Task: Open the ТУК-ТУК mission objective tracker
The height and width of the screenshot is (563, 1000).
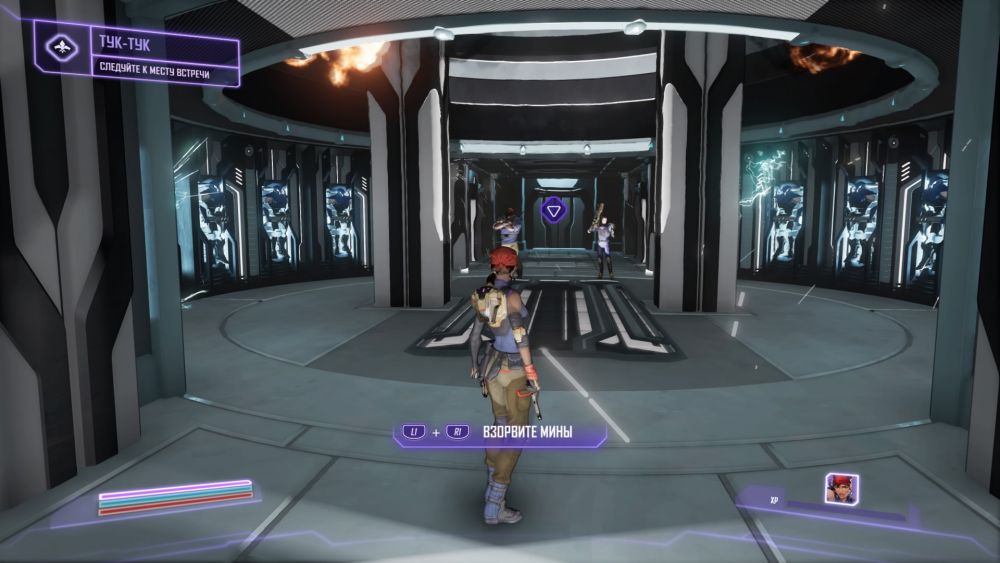Action: pyautogui.click(x=139, y=55)
